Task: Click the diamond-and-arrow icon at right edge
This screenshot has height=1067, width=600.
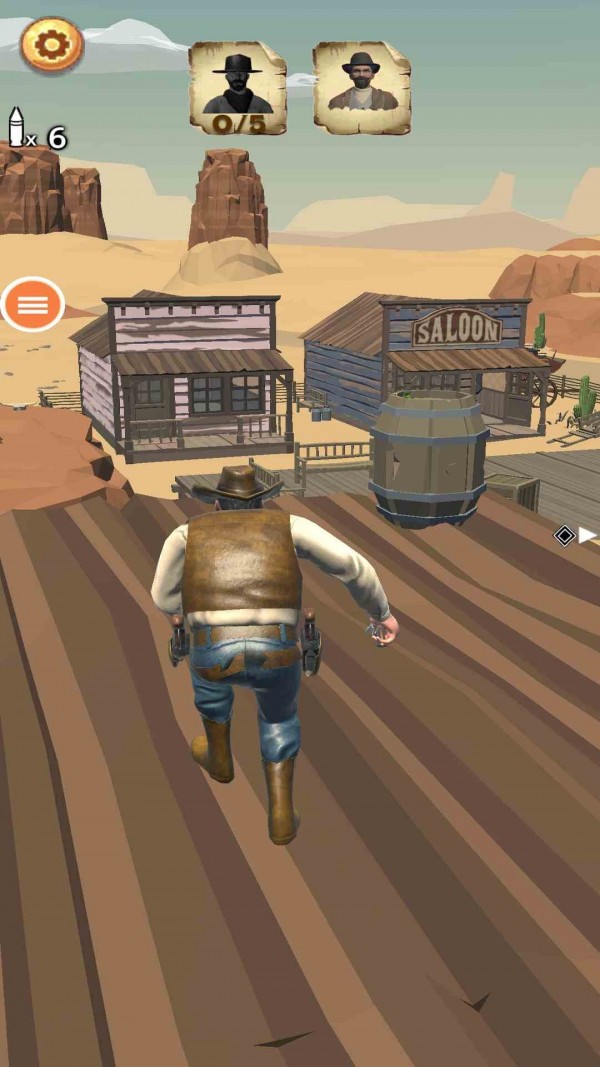Action: tap(575, 536)
